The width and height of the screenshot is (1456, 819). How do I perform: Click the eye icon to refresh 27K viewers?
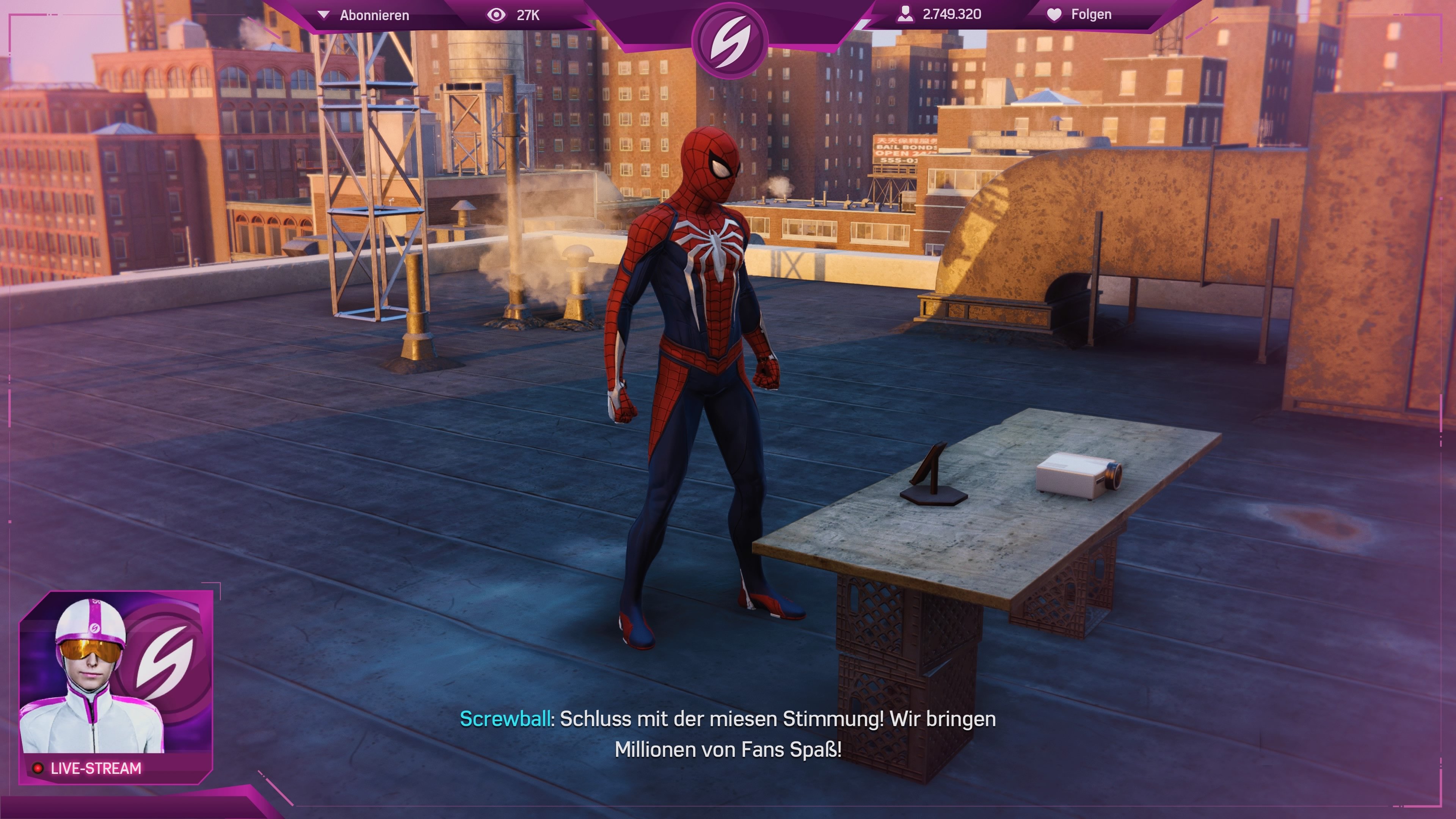(x=497, y=15)
